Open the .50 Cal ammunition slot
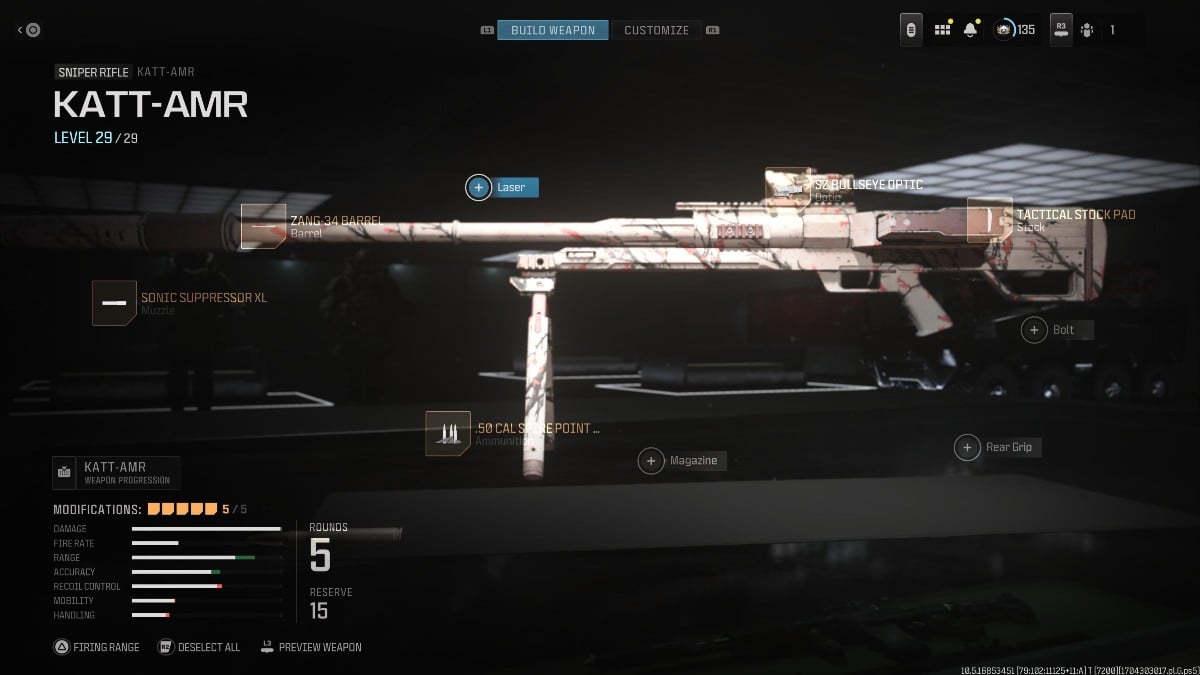 (447, 434)
